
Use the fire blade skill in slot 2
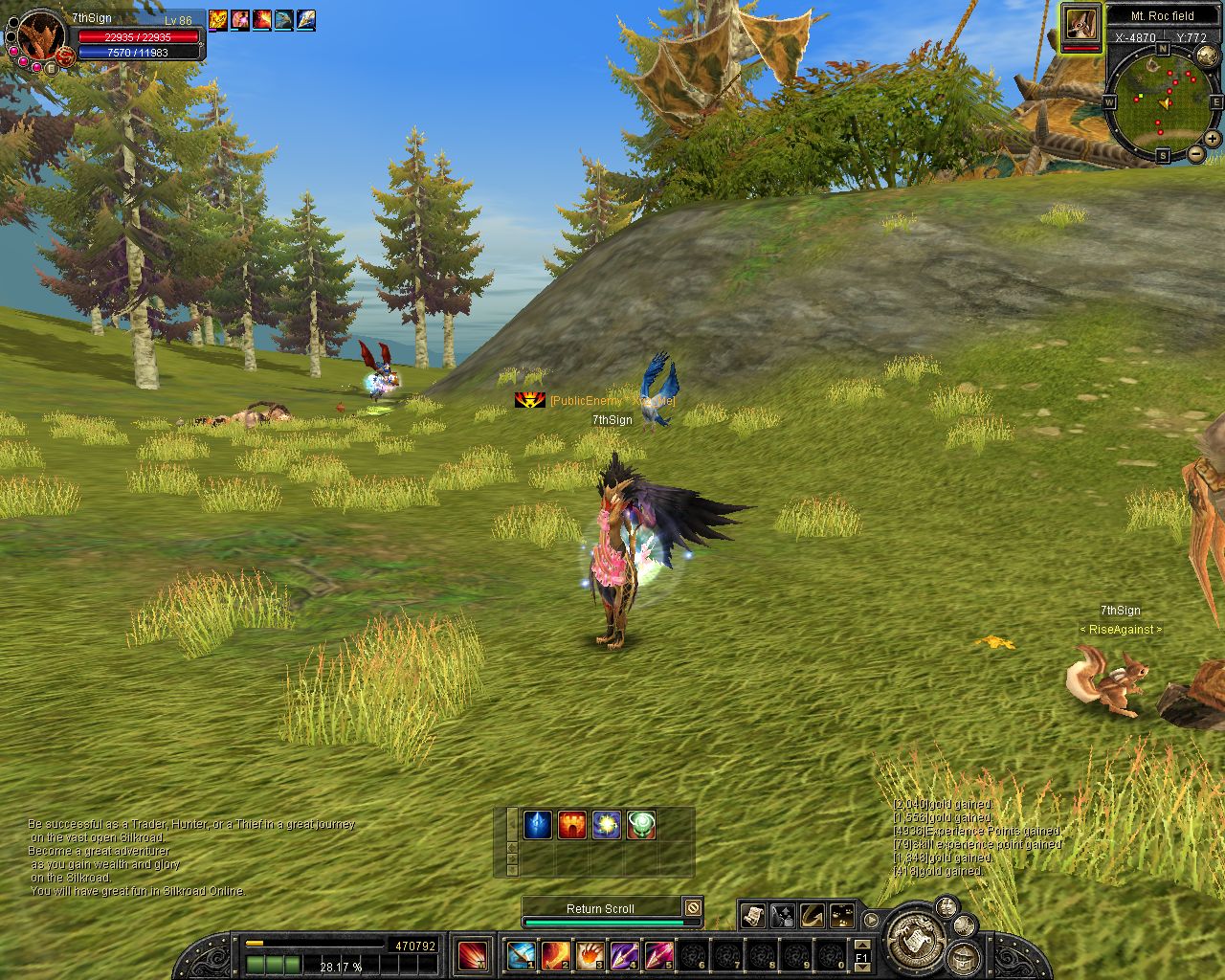pos(555,955)
